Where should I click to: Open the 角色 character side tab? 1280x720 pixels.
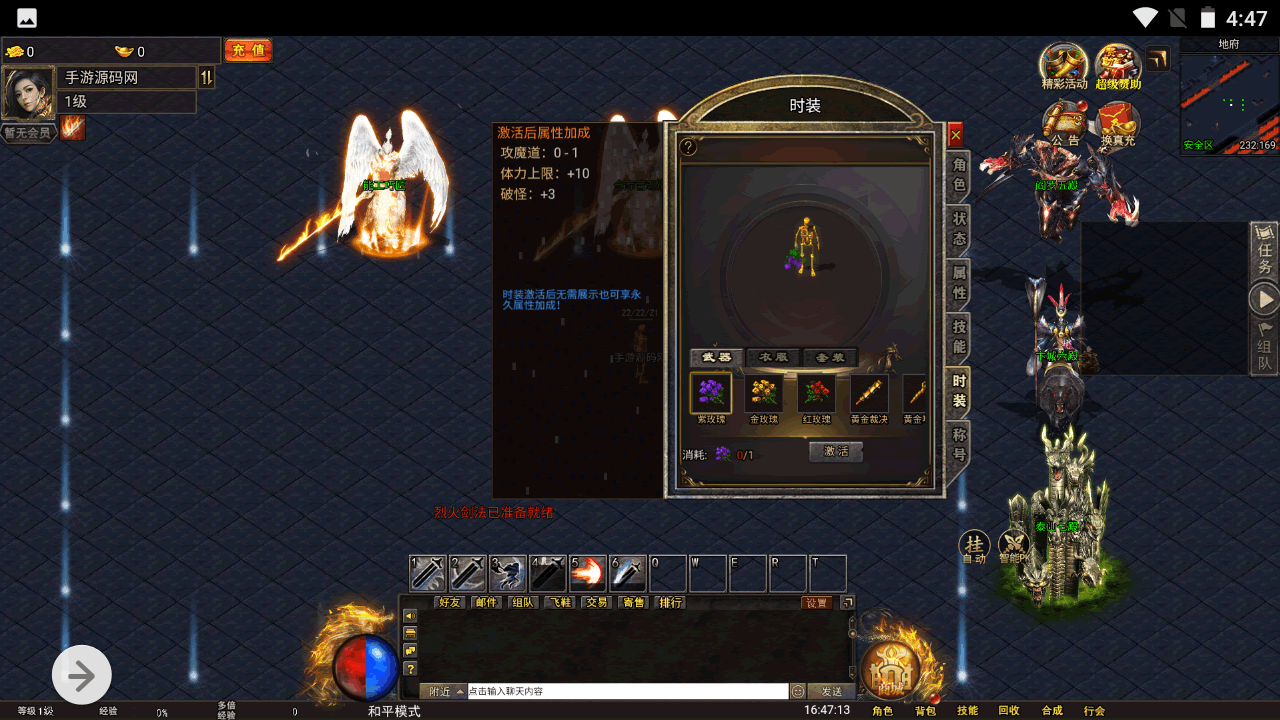pyautogui.click(x=958, y=176)
